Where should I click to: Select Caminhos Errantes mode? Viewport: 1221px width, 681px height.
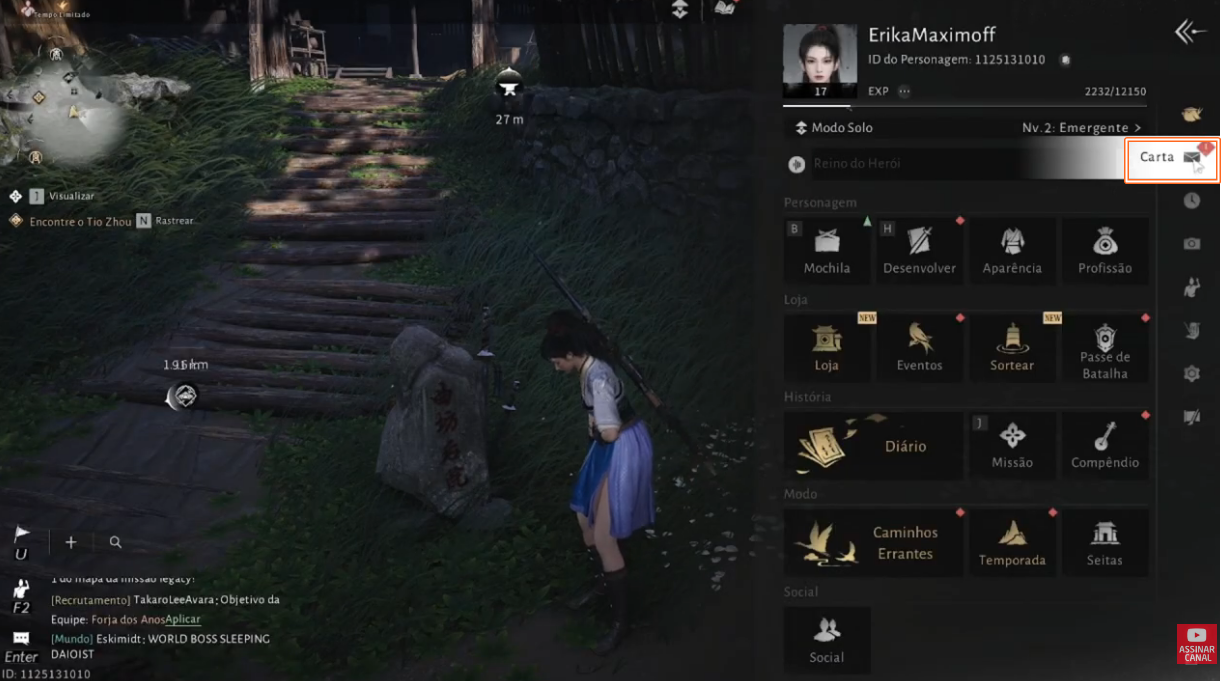(x=874, y=543)
